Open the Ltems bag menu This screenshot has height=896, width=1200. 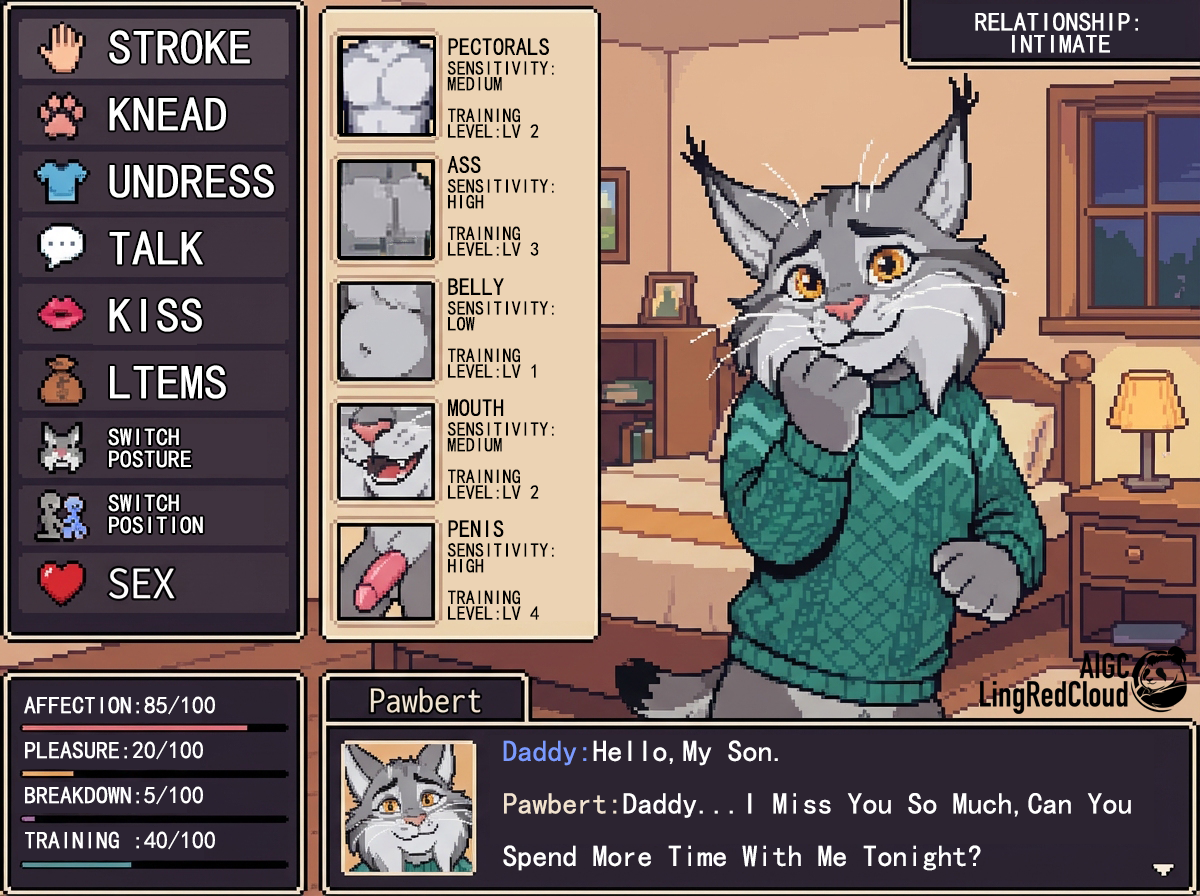[154, 382]
